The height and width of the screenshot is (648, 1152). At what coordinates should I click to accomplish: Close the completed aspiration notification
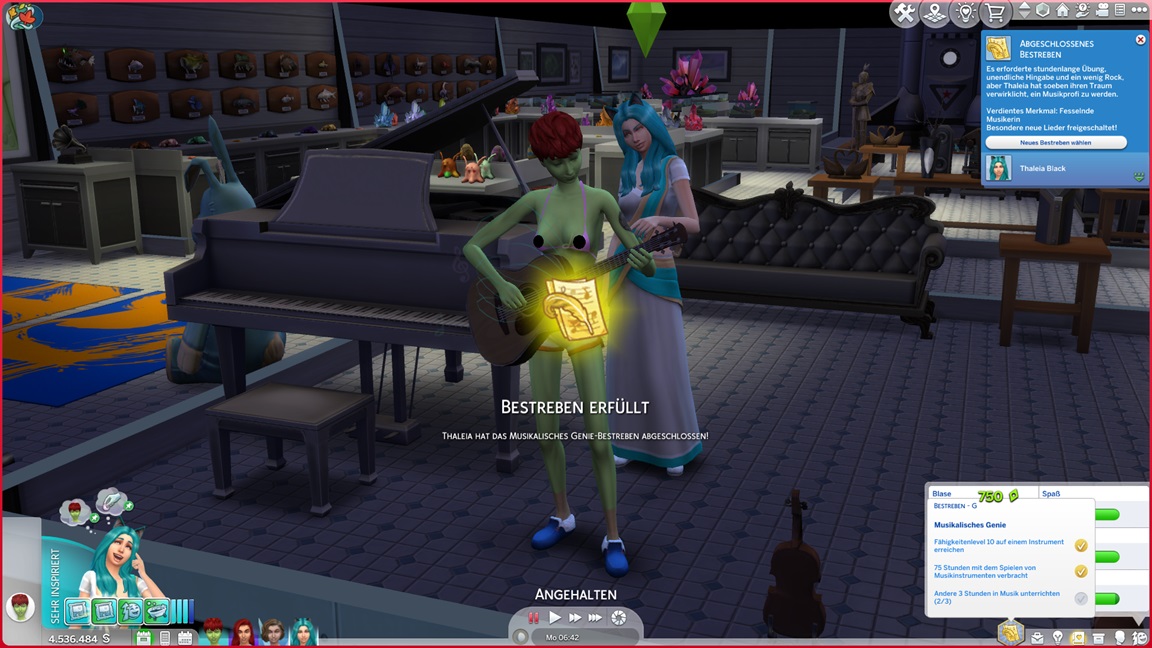click(x=1141, y=40)
